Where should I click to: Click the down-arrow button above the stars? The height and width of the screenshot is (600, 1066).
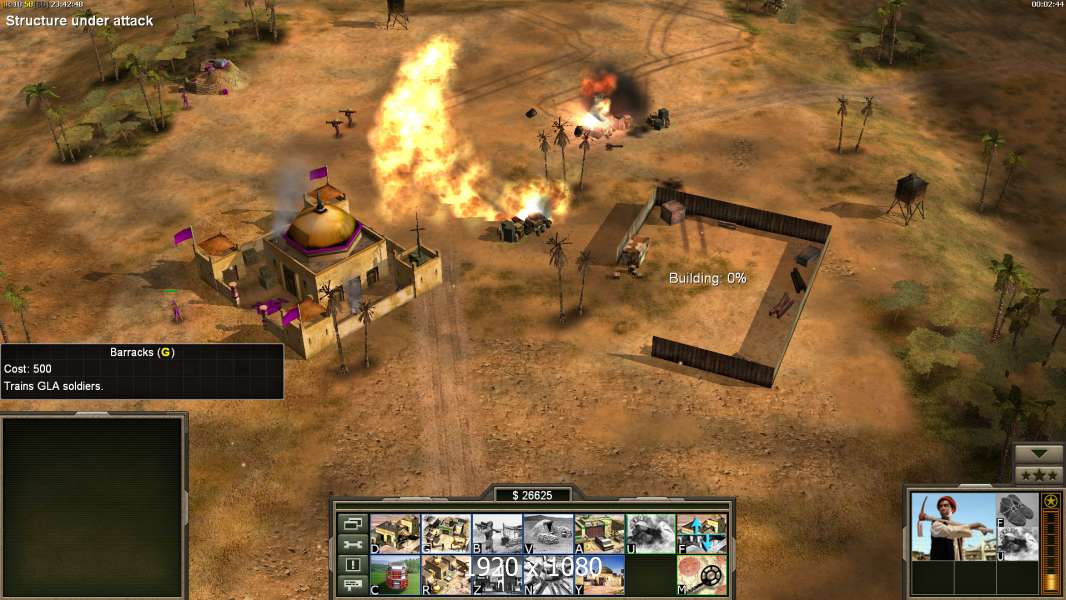[x=1039, y=454]
